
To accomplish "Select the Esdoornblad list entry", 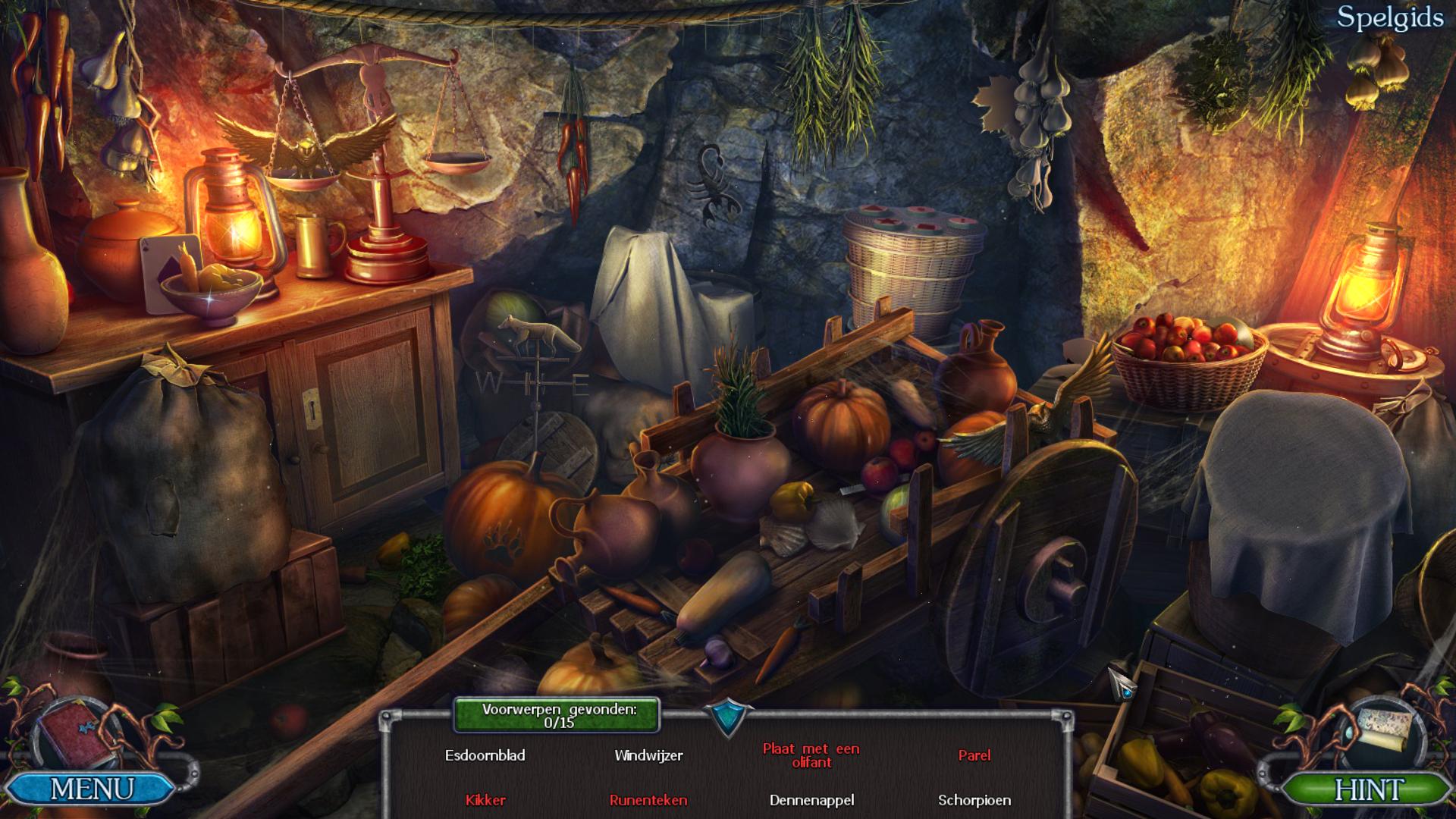I will [x=485, y=755].
